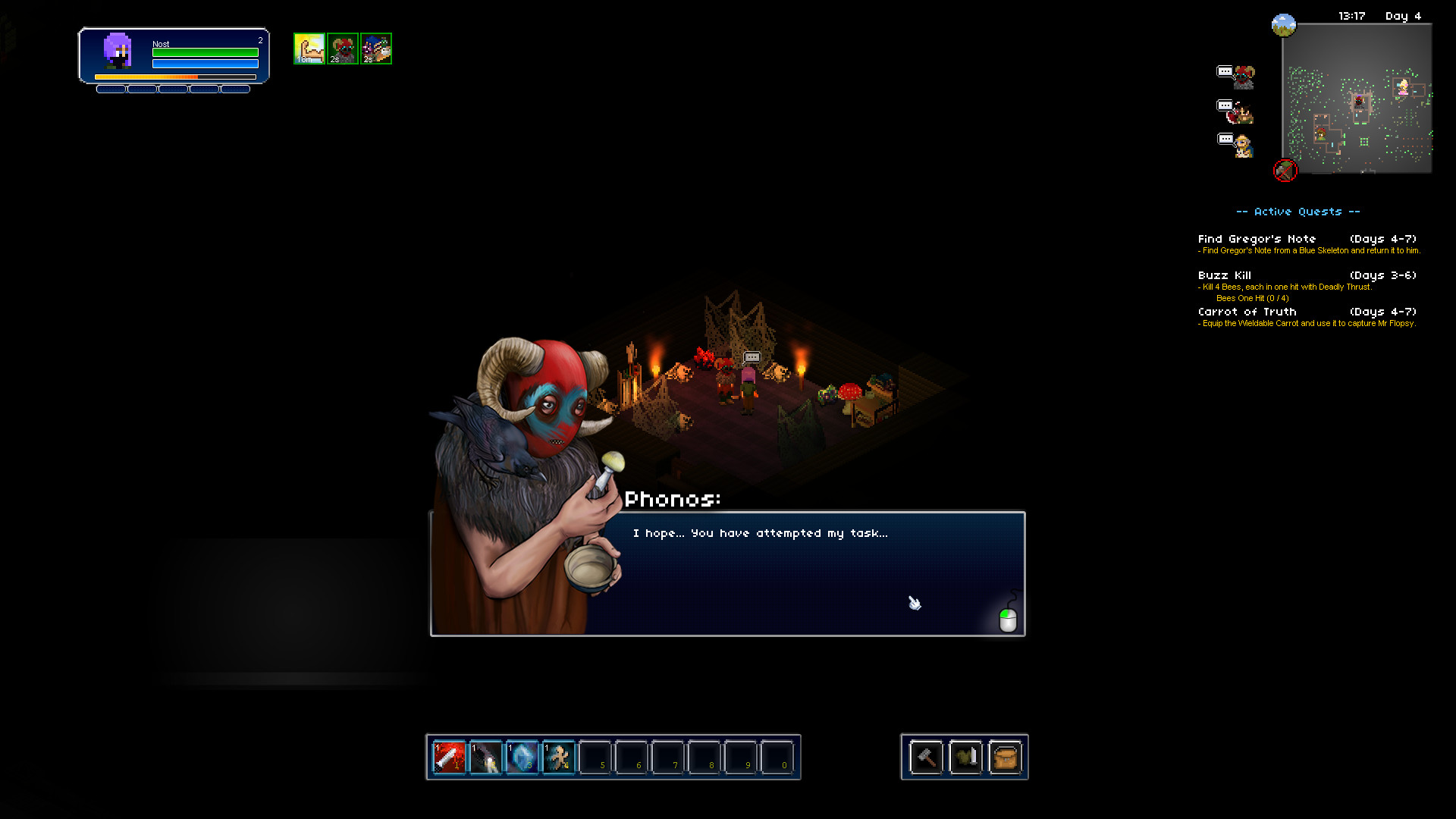
Task: Click the flexing arm strength buff icon
Action: [309, 49]
